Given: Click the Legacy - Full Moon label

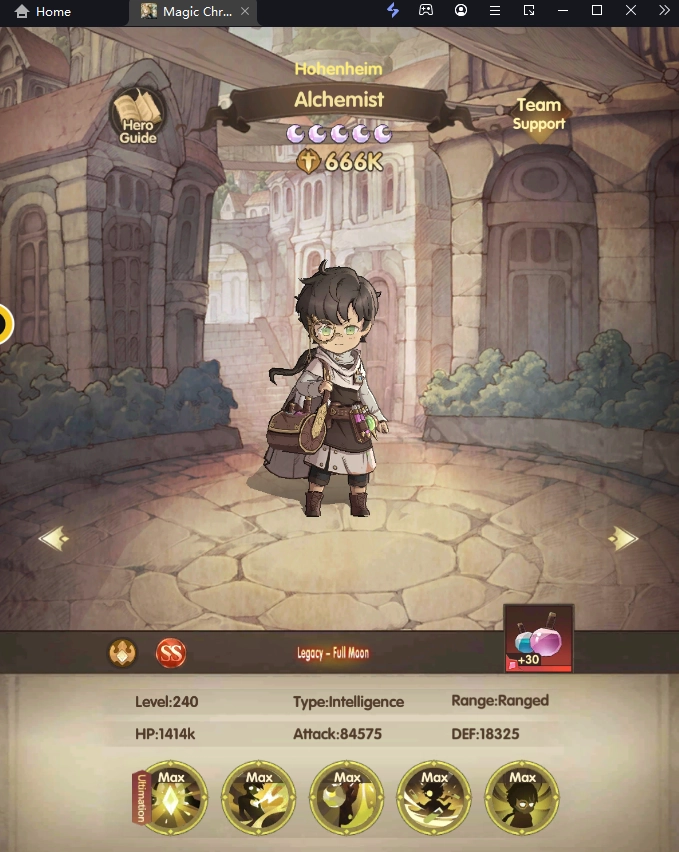Looking at the screenshot, I should pyautogui.click(x=333, y=653).
